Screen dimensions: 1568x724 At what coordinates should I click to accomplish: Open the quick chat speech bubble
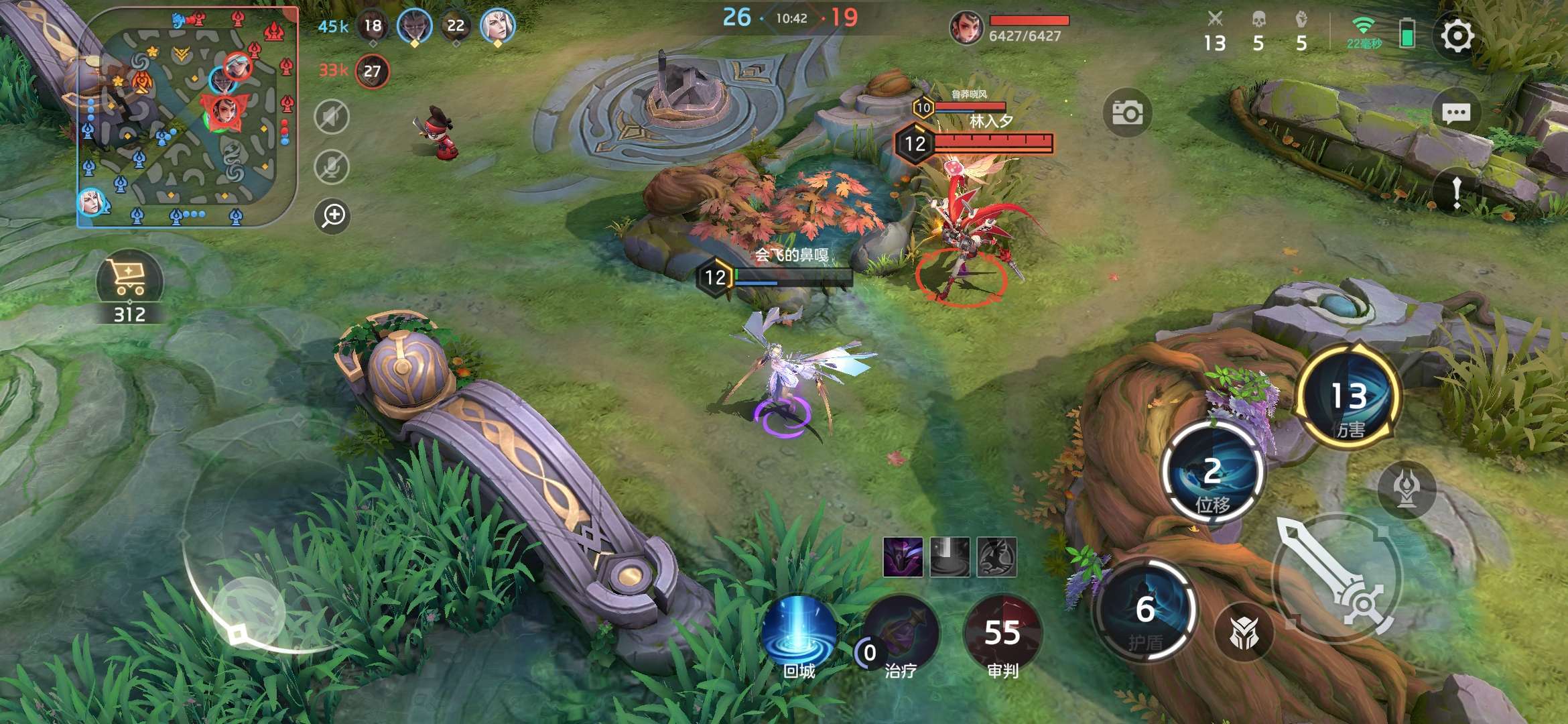click(1455, 113)
